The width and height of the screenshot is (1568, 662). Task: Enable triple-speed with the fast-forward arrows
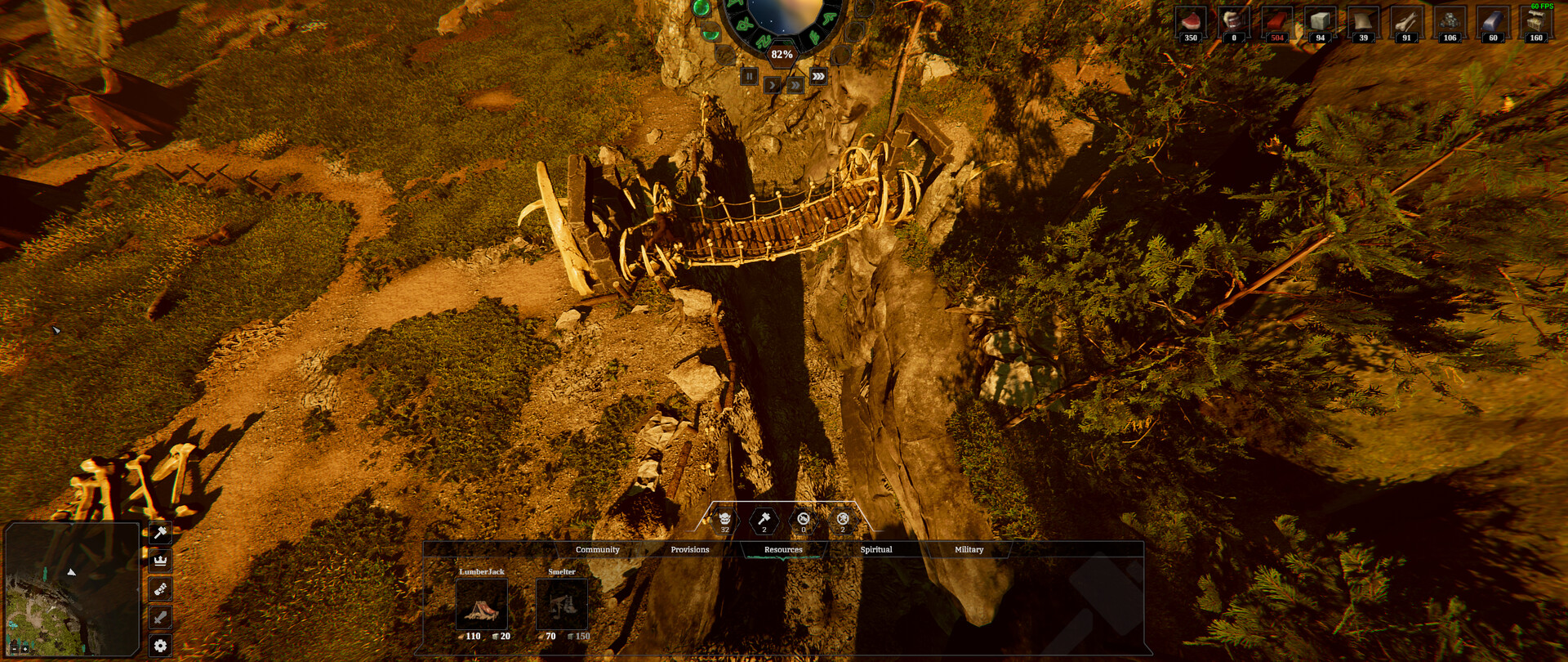[x=818, y=76]
